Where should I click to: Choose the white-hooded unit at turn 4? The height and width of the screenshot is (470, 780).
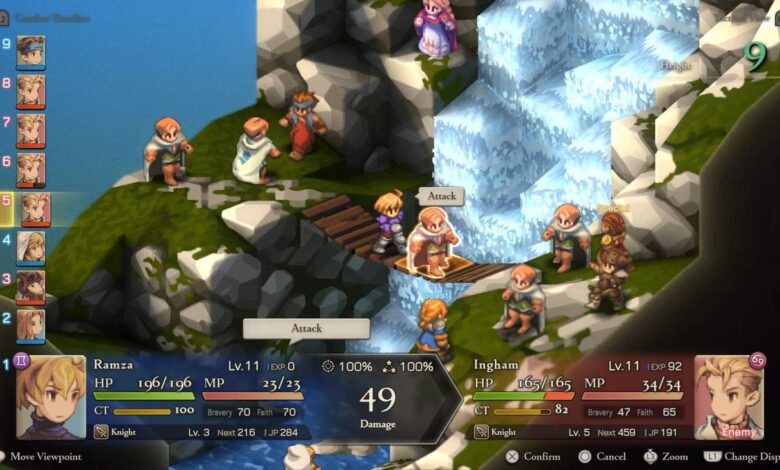31,247
